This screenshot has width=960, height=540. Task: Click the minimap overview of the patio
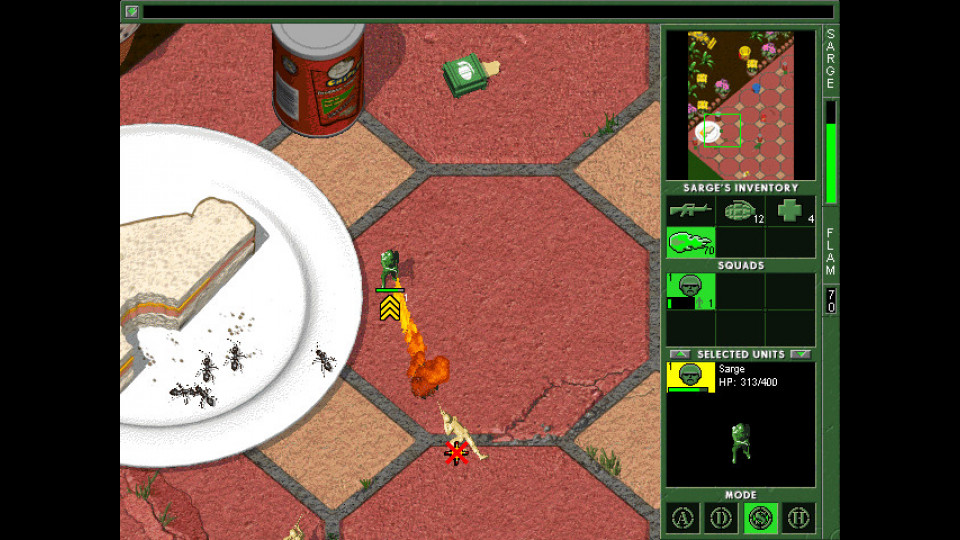(740, 105)
